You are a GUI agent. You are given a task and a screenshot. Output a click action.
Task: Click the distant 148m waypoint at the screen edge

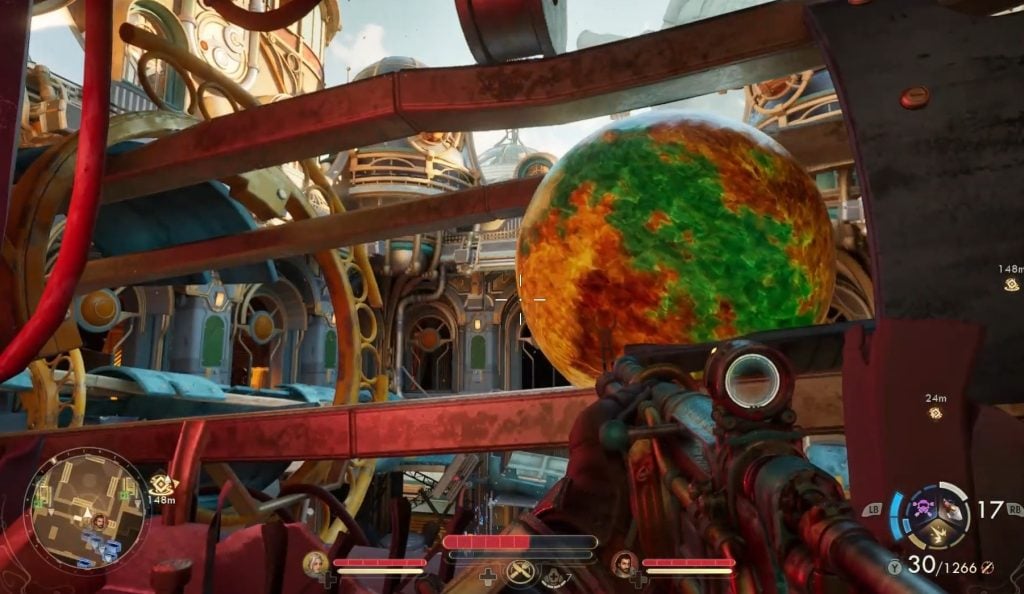pyautogui.click(x=1012, y=284)
